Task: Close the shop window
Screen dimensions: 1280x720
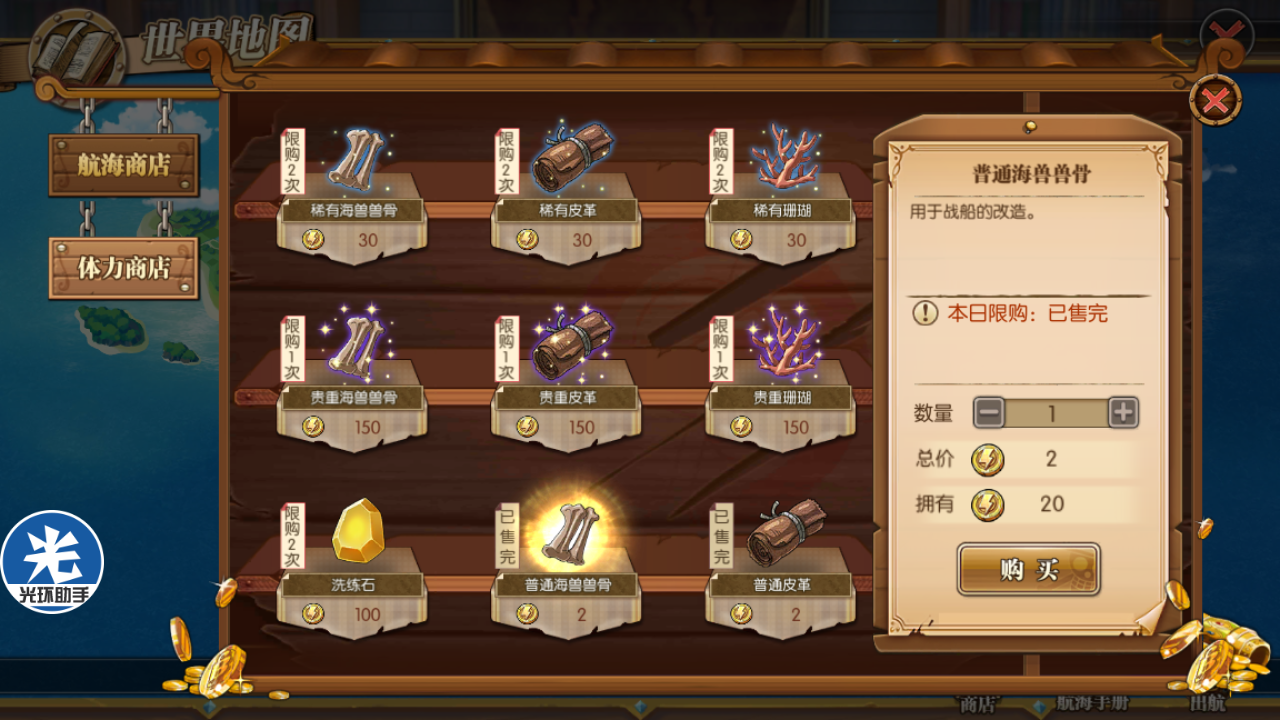Action: [x=1215, y=101]
